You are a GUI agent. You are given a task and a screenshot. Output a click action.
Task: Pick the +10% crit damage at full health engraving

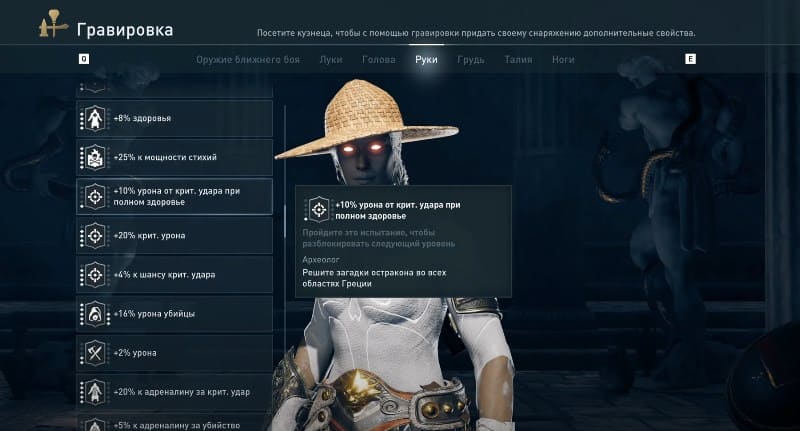pyautogui.click(x=175, y=196)
